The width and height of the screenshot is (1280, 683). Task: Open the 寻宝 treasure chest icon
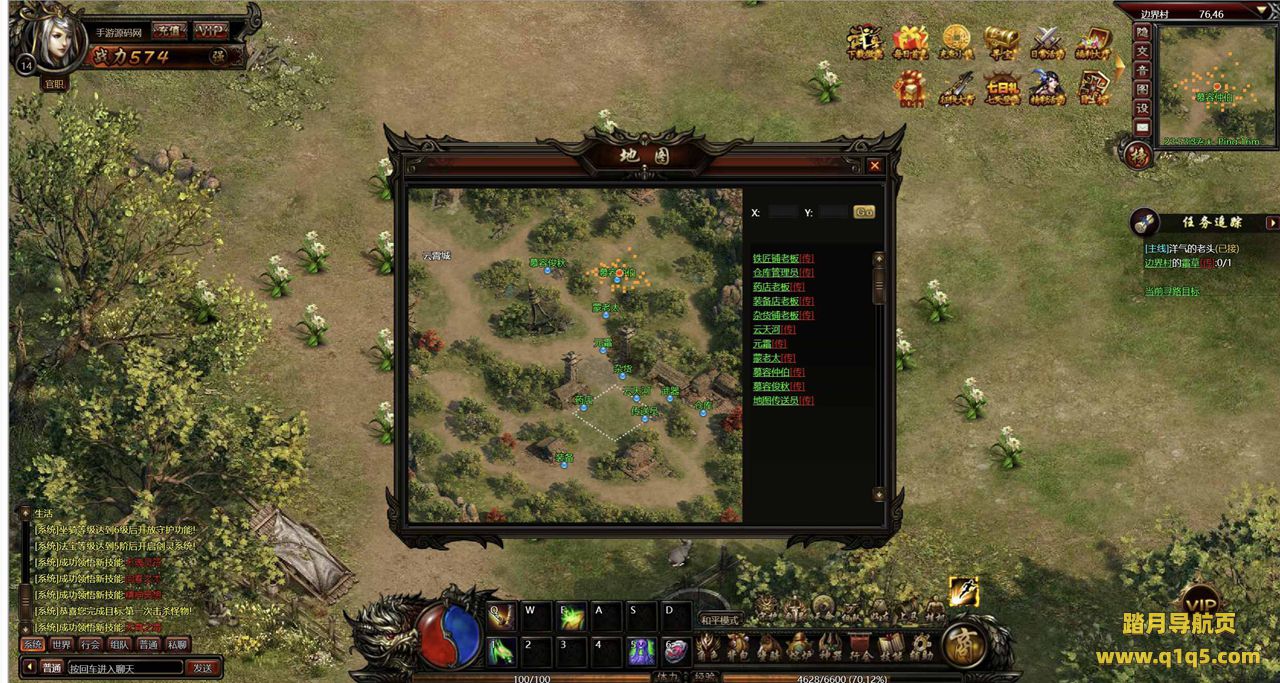click(1002, 43)
